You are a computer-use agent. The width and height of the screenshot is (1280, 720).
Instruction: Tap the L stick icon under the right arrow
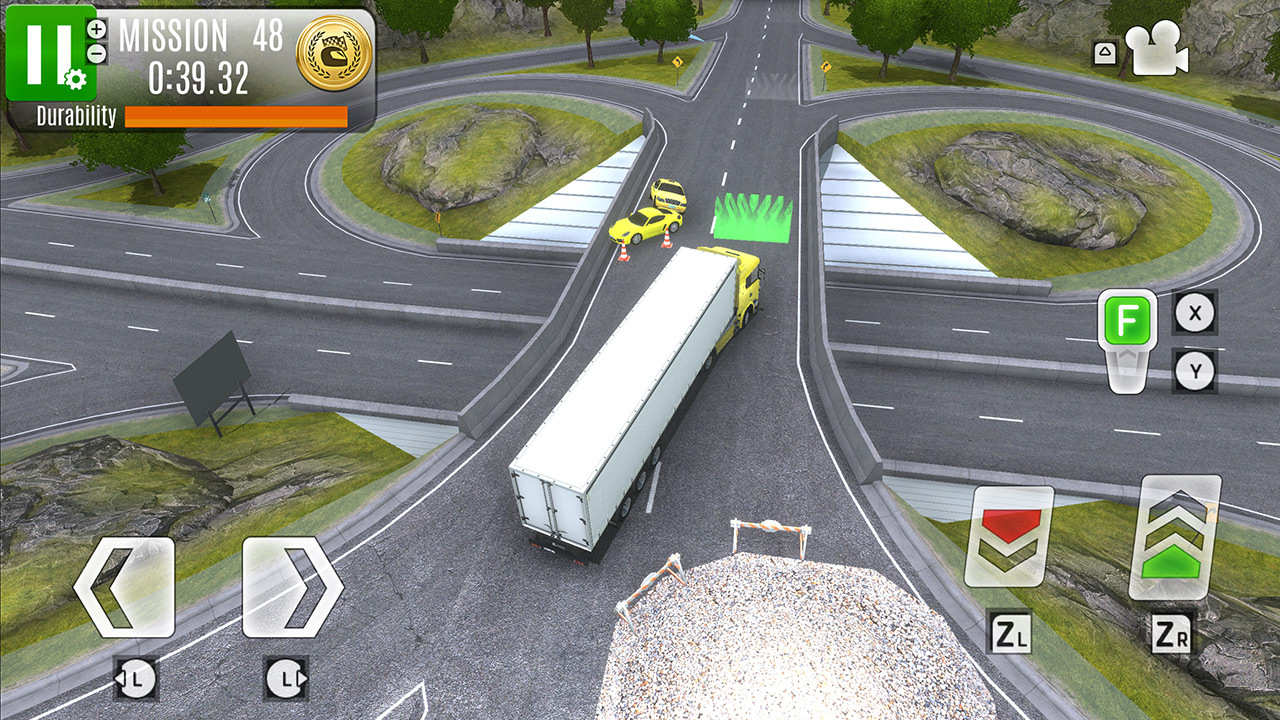pyautogui.click(x=283, y=678)
